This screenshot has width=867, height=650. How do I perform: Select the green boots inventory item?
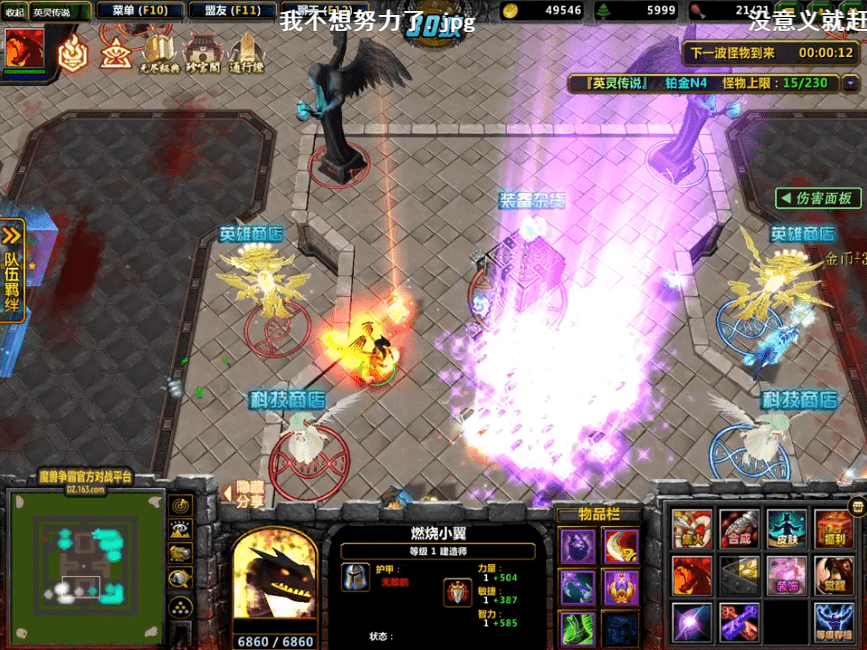tap(577, 628)
